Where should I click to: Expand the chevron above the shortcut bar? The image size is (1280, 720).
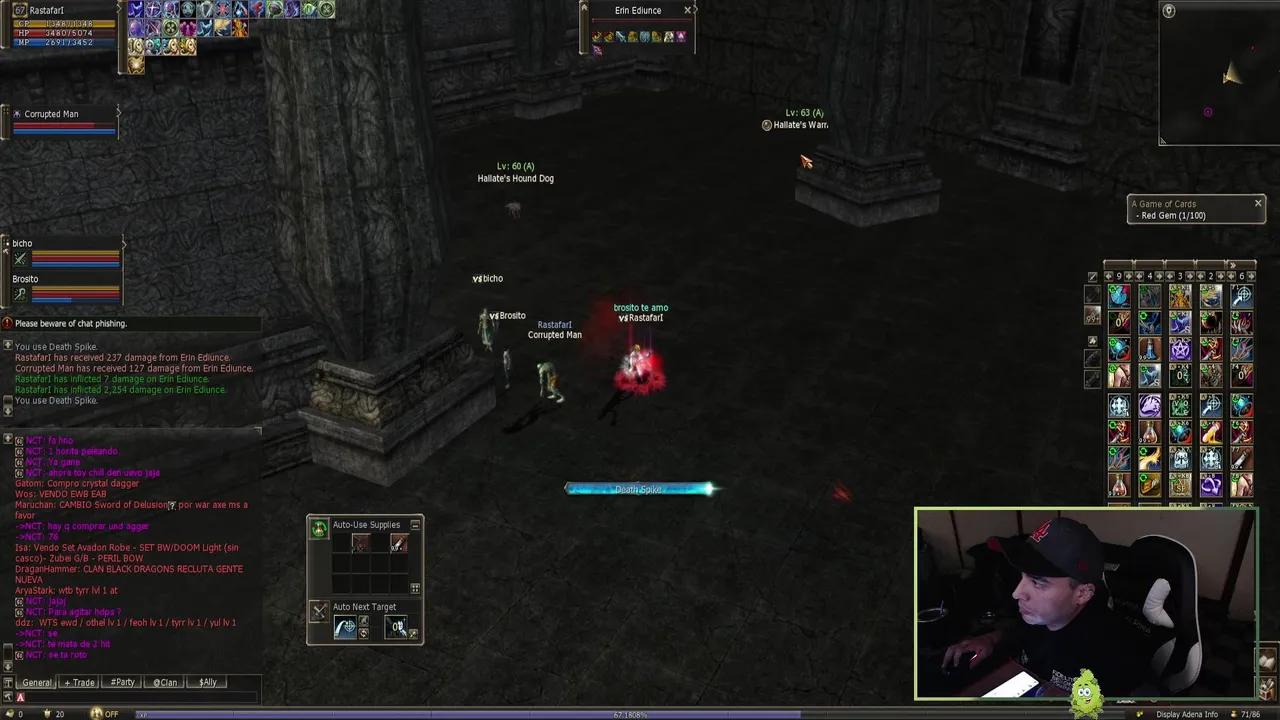click(x=1233, y=265)
